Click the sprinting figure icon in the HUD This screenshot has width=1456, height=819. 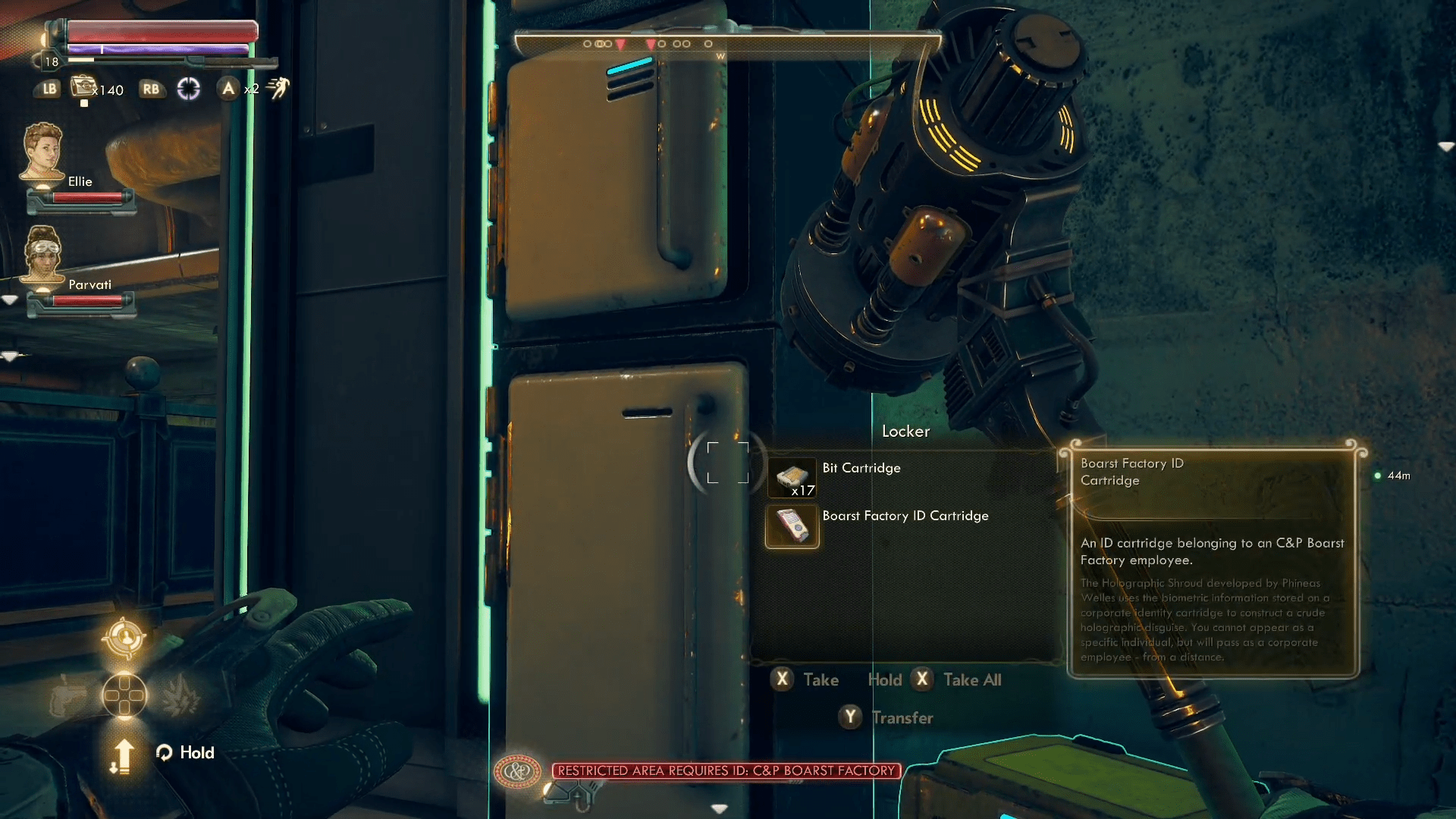278,88
